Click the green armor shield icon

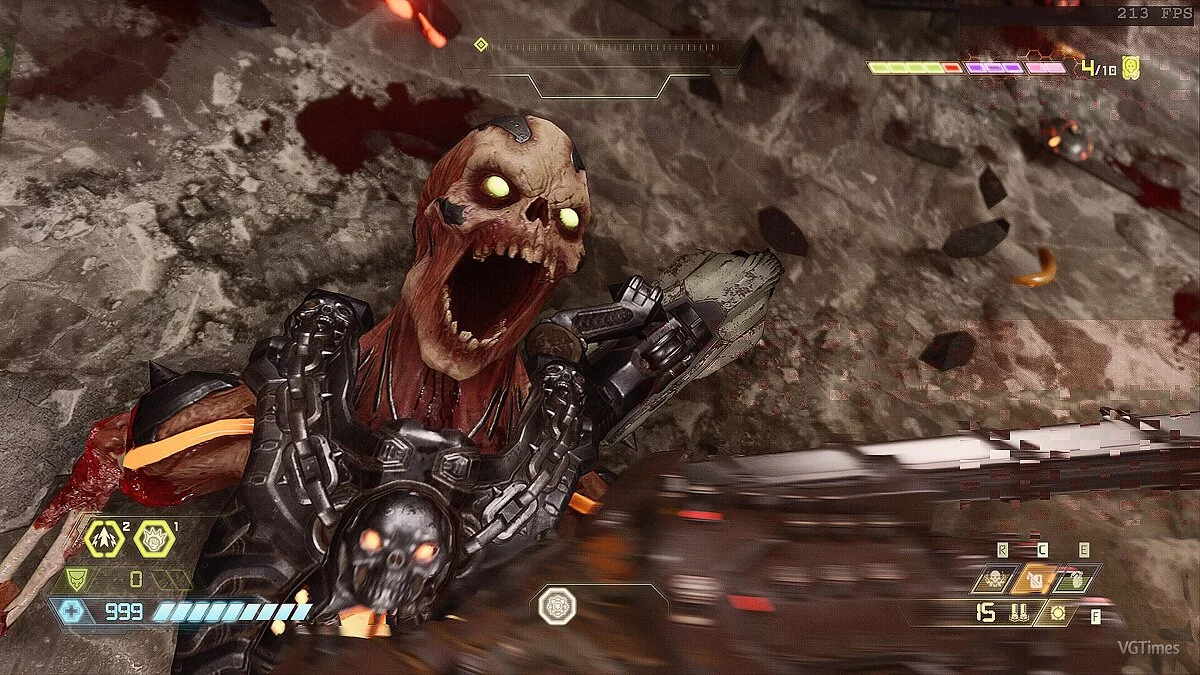click(76, 579)
